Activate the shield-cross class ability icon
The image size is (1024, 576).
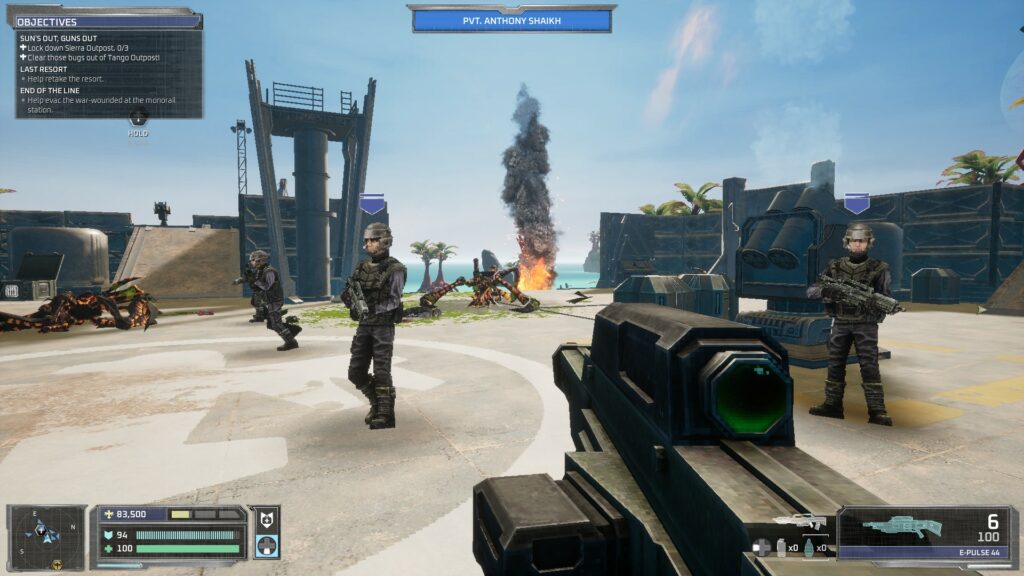click(x=265, y=520)
